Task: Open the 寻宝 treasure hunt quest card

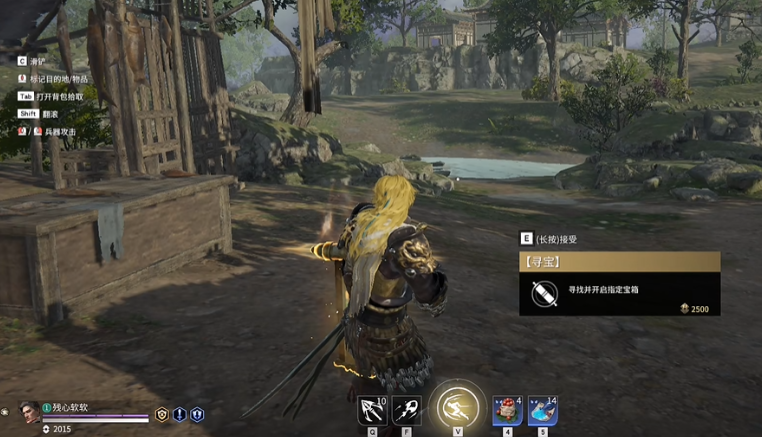Action: click(619, 262)
